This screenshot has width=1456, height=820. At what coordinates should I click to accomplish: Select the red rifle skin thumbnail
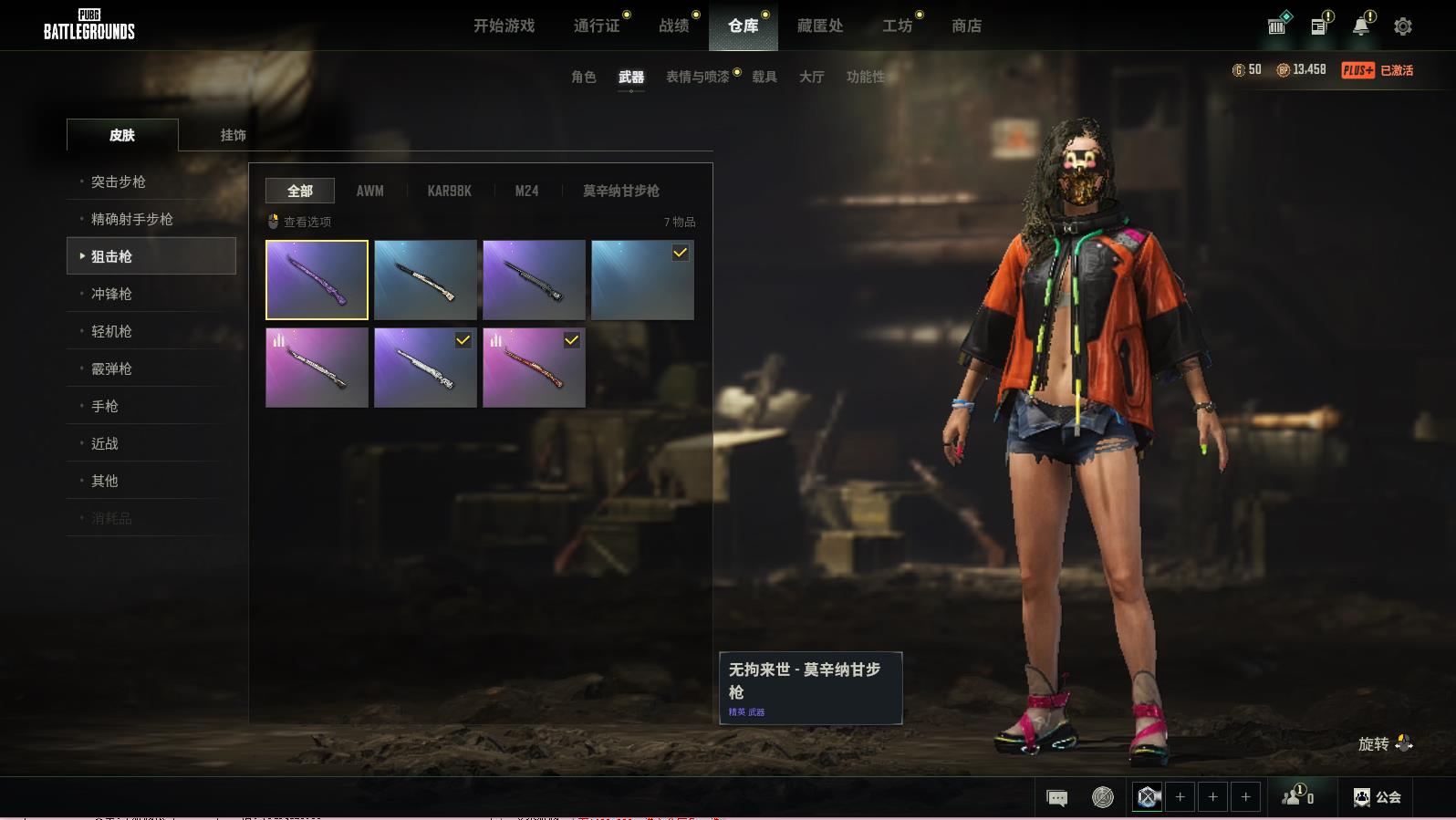coord(534,368)
